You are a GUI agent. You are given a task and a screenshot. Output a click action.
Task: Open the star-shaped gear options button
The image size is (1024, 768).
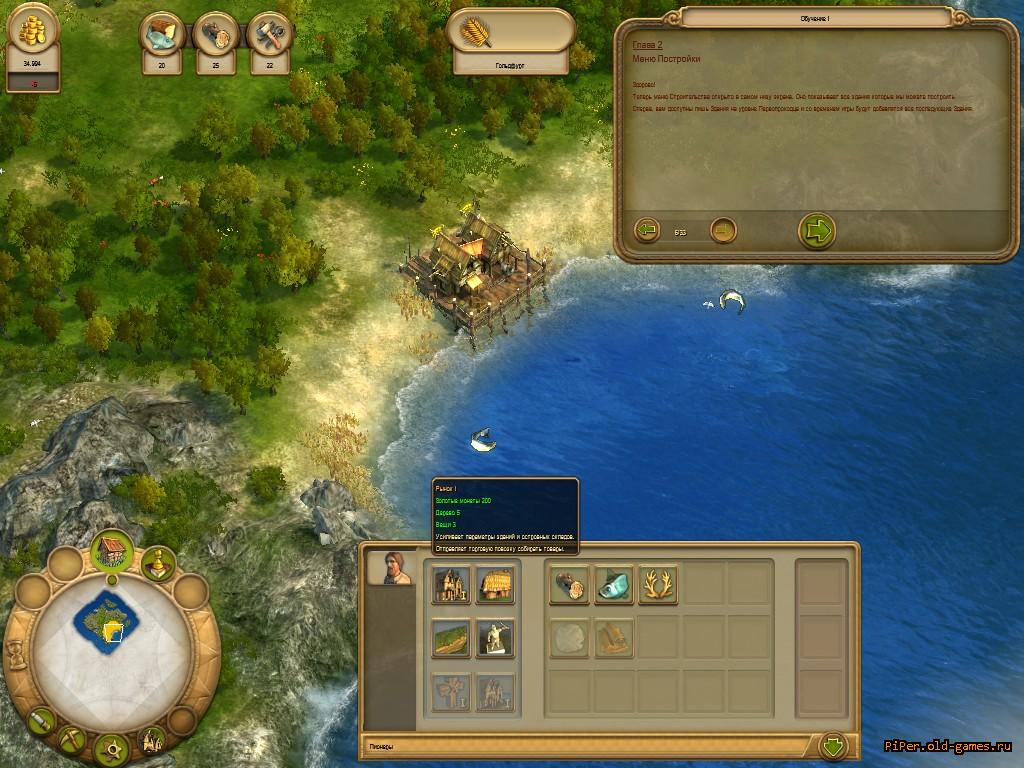[x=112, y=749]
